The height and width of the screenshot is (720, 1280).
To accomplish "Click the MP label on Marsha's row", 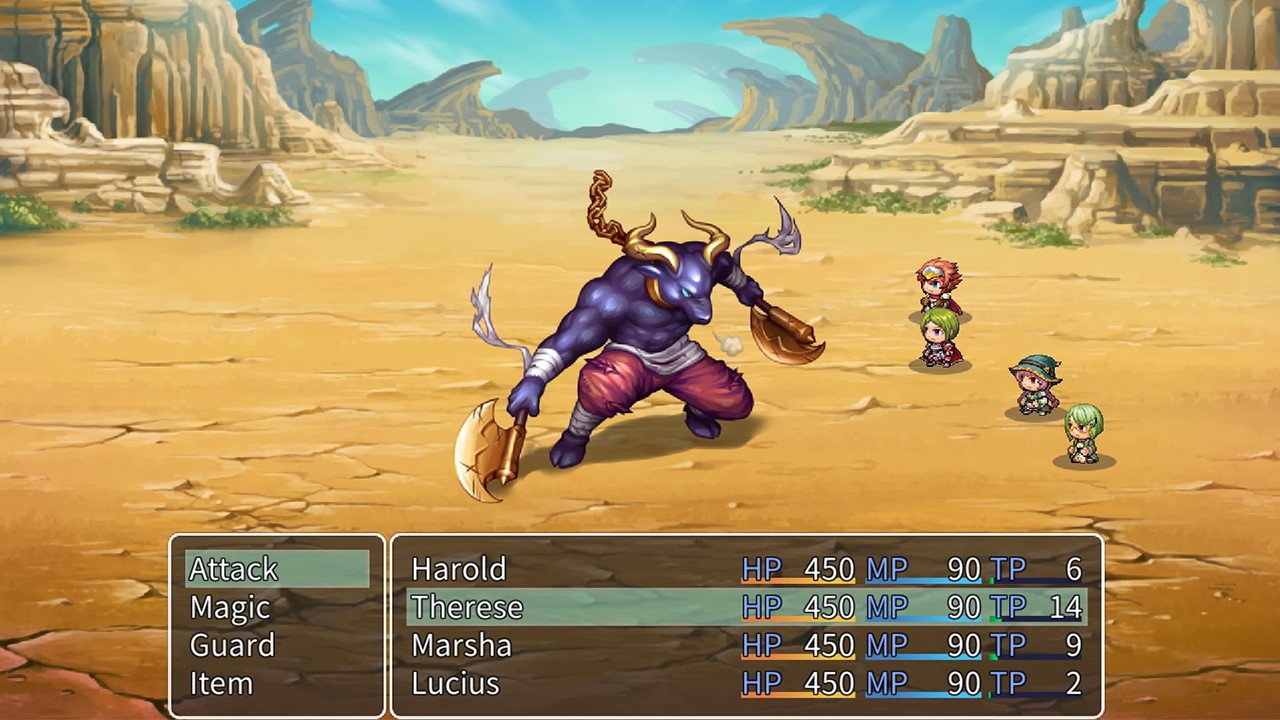I will pyautogui.click(x=888, y=645).
